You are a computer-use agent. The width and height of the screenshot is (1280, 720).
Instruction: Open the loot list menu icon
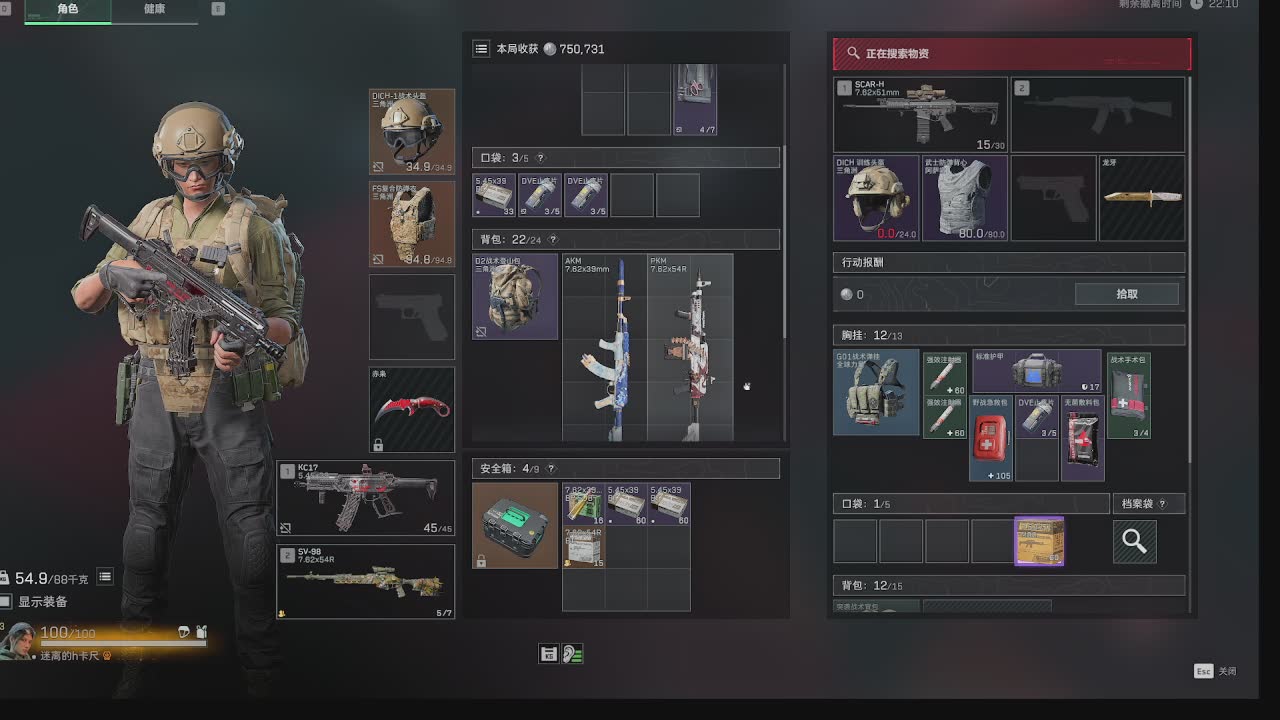(x=481, y=48)
